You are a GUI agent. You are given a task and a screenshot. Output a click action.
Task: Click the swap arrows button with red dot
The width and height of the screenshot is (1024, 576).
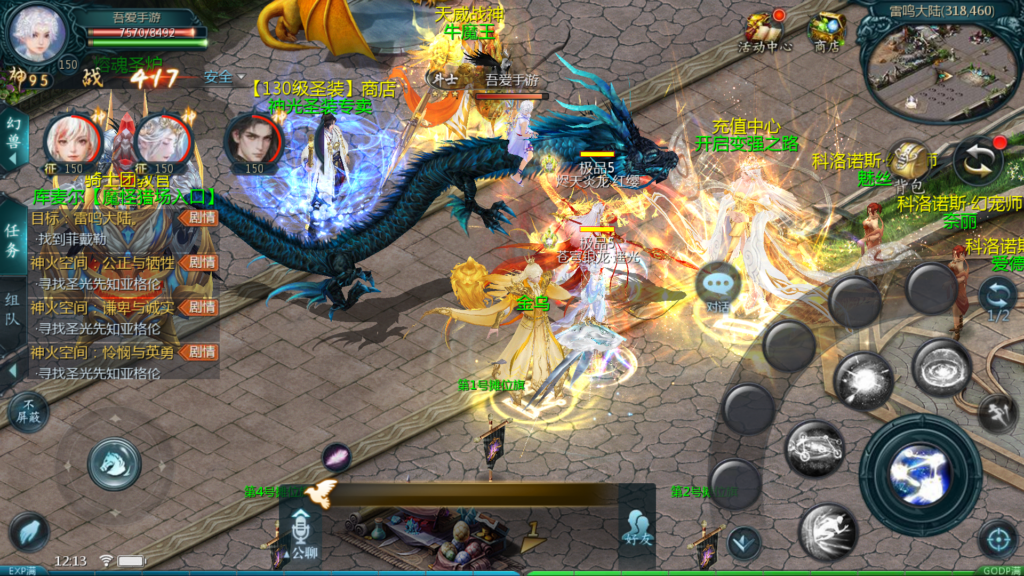[x=977, y=161]
